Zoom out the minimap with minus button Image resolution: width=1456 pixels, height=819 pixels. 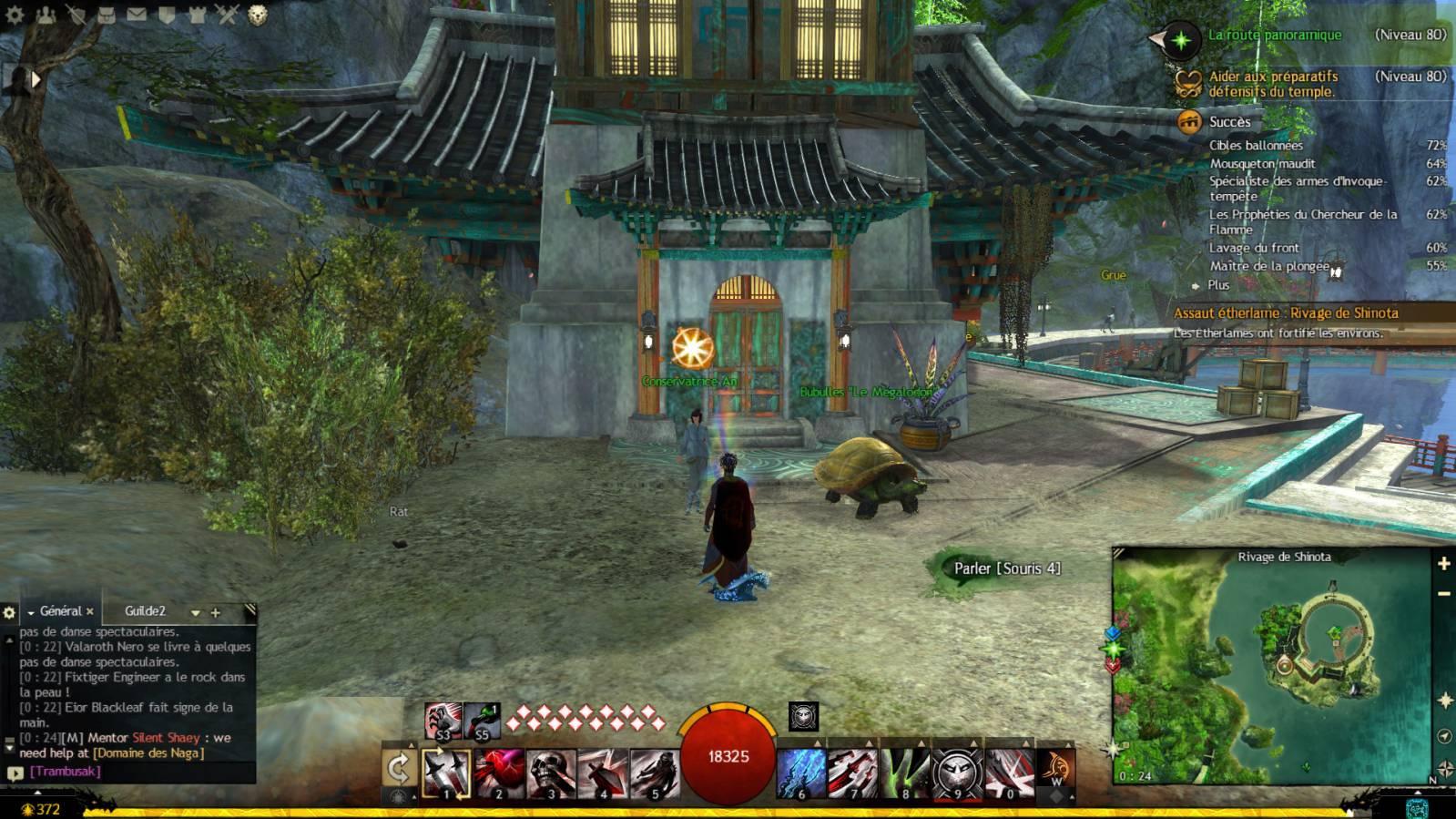(x=1443, y=594)
